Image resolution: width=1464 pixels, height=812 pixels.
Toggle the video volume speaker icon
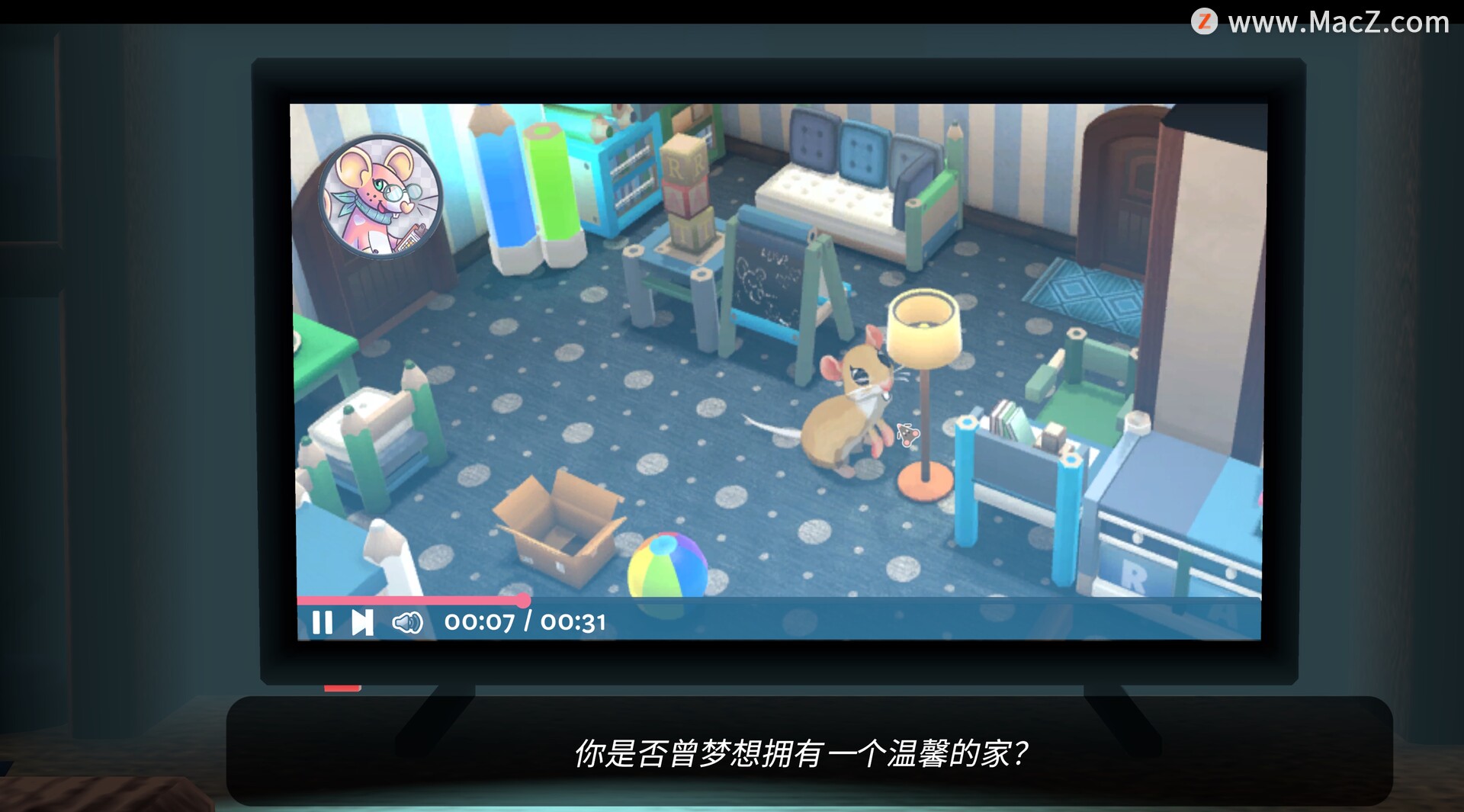[x=407, y=623]
